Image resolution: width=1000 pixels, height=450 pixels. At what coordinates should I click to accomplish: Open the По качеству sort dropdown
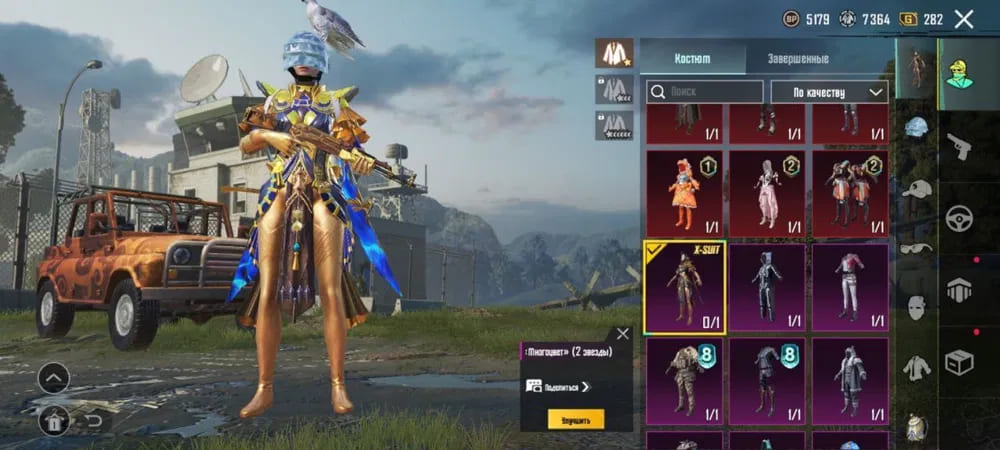[828, 92]
